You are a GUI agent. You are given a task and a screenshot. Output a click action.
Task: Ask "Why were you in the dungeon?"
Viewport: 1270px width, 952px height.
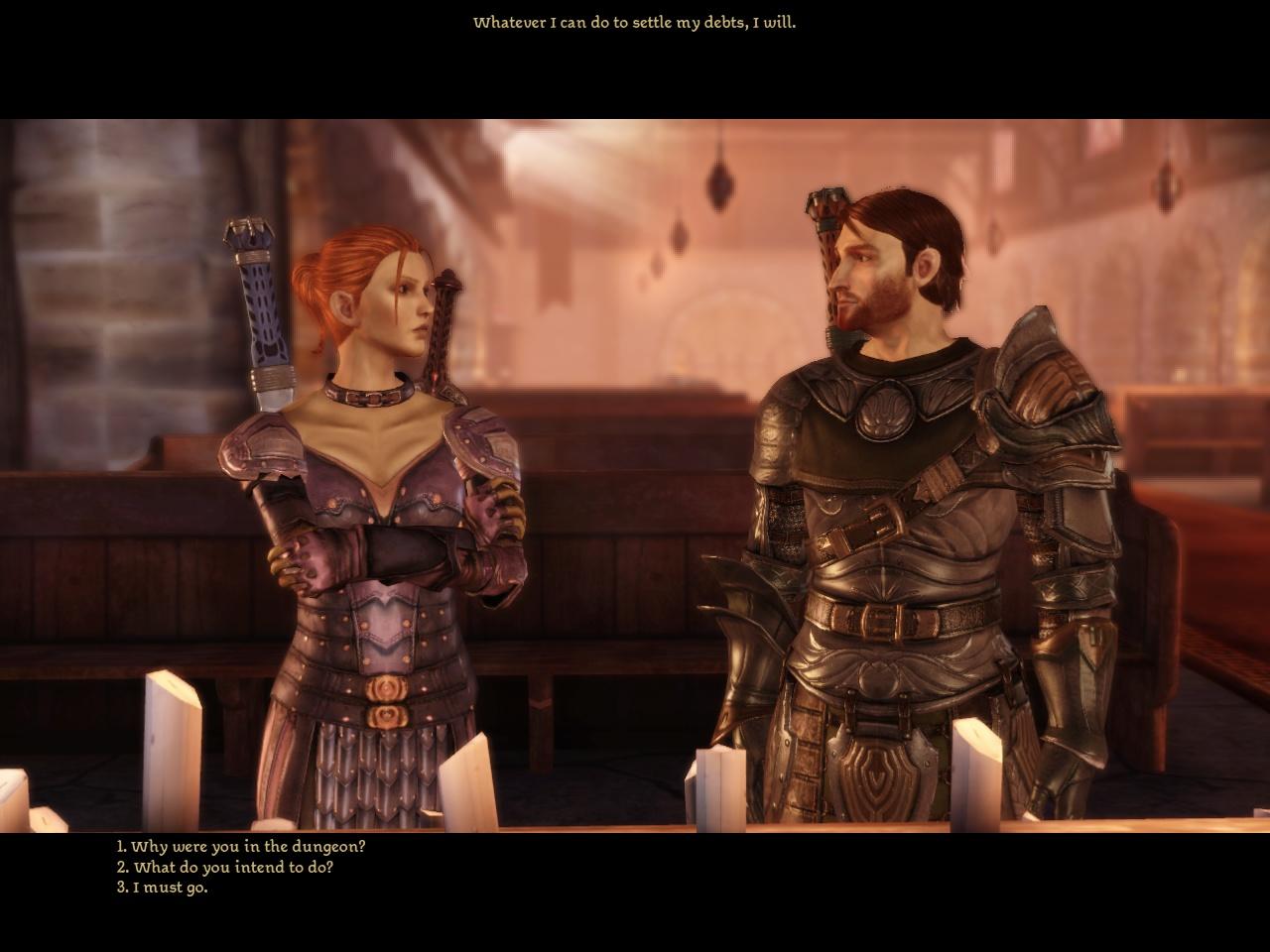(x=241, y=847)
